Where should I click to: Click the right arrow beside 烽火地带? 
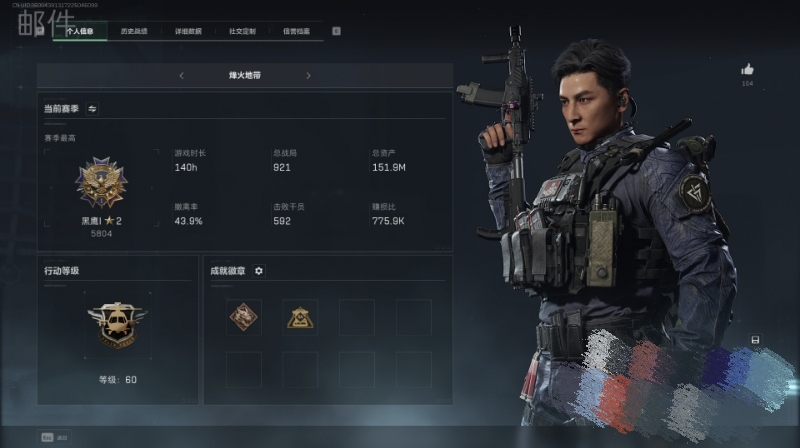coord(308,75)
